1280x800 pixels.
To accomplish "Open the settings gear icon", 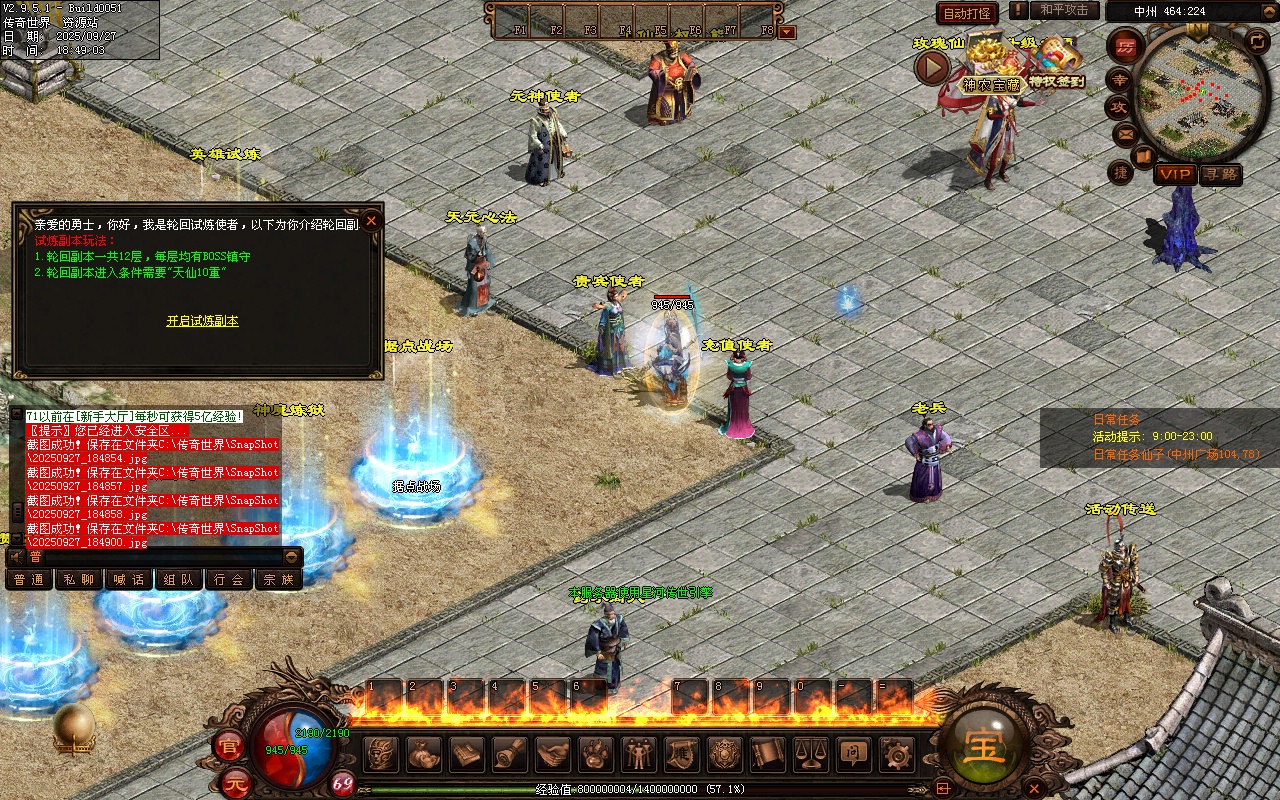I will click(896, 754).
